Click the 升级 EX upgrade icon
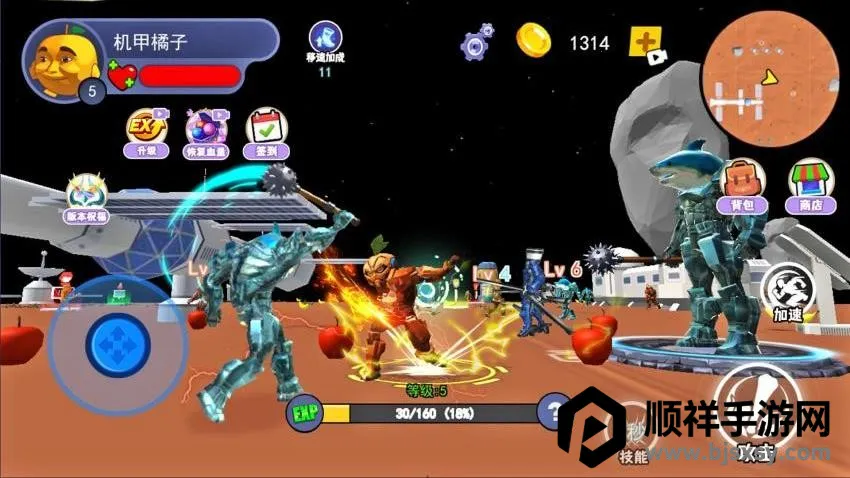Image resolution: width=850 pixels, height=478 pixels. (146, 131)
